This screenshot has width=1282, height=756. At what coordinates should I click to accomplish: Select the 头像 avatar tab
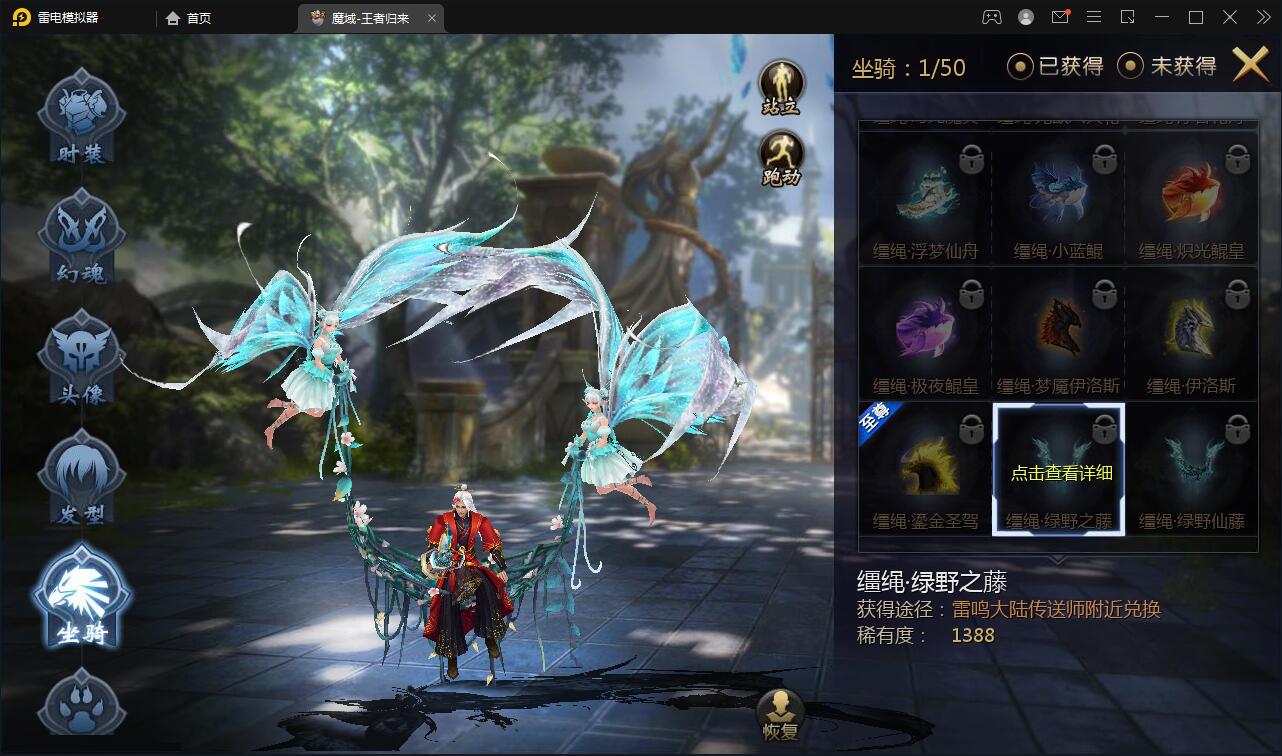(x=81, y=357)
